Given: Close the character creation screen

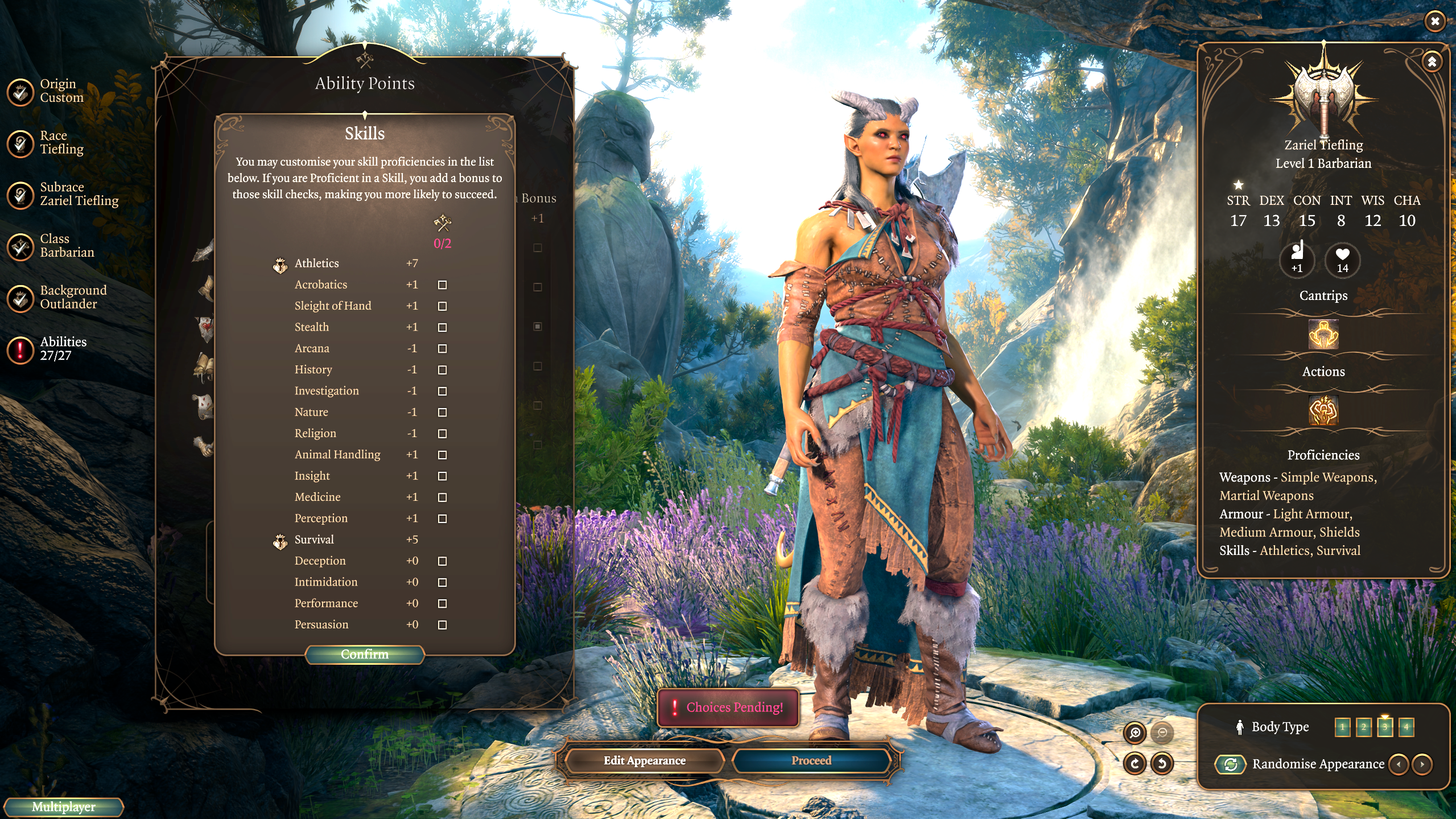Looking at the screenshot, I should pyautogui.click(x=1435, y=22).
